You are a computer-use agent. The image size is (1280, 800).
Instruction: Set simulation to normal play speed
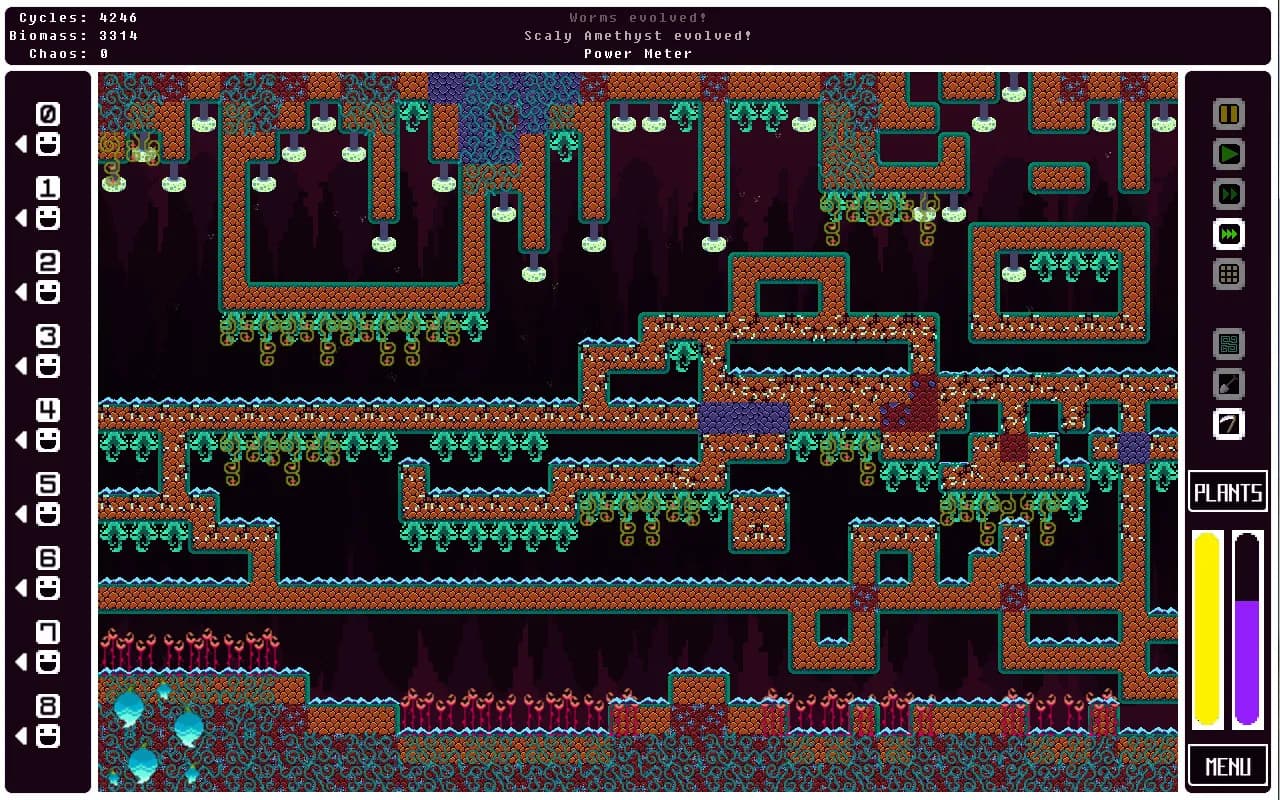pyautogui.click(x=1229, y=154)
